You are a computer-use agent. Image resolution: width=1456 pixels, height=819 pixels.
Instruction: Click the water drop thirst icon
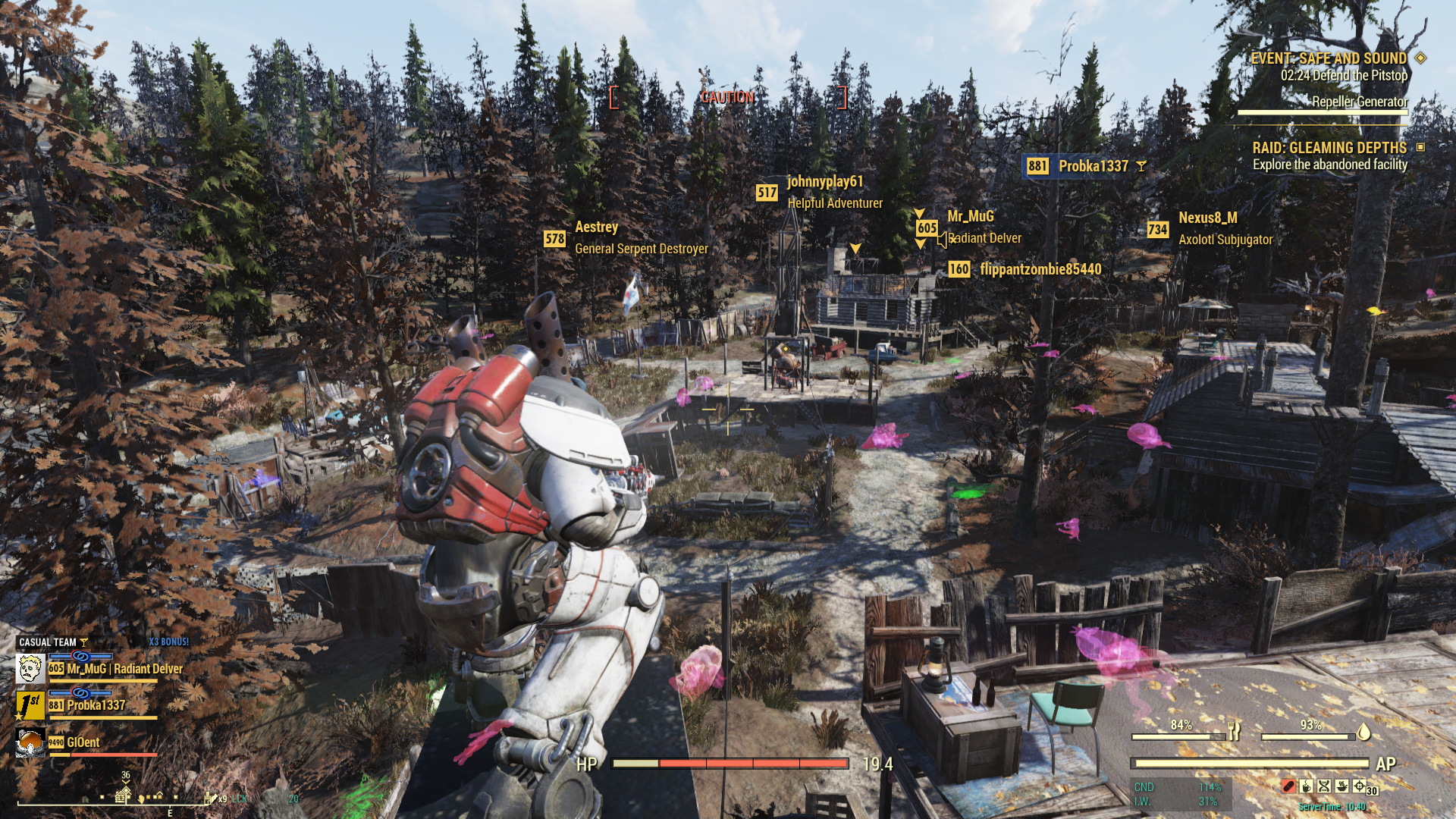(1363, 732)
